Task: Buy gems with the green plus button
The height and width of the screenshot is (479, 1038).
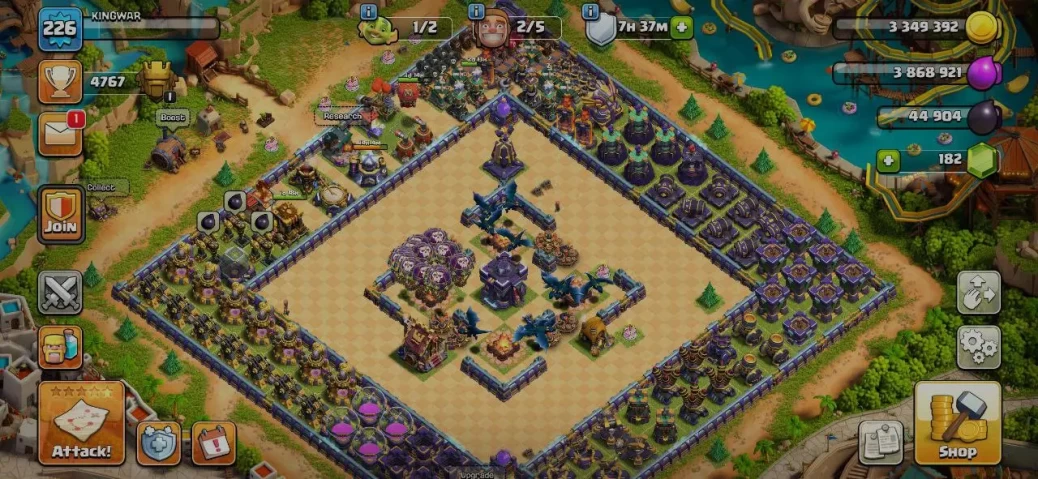Action: point(886,160)
